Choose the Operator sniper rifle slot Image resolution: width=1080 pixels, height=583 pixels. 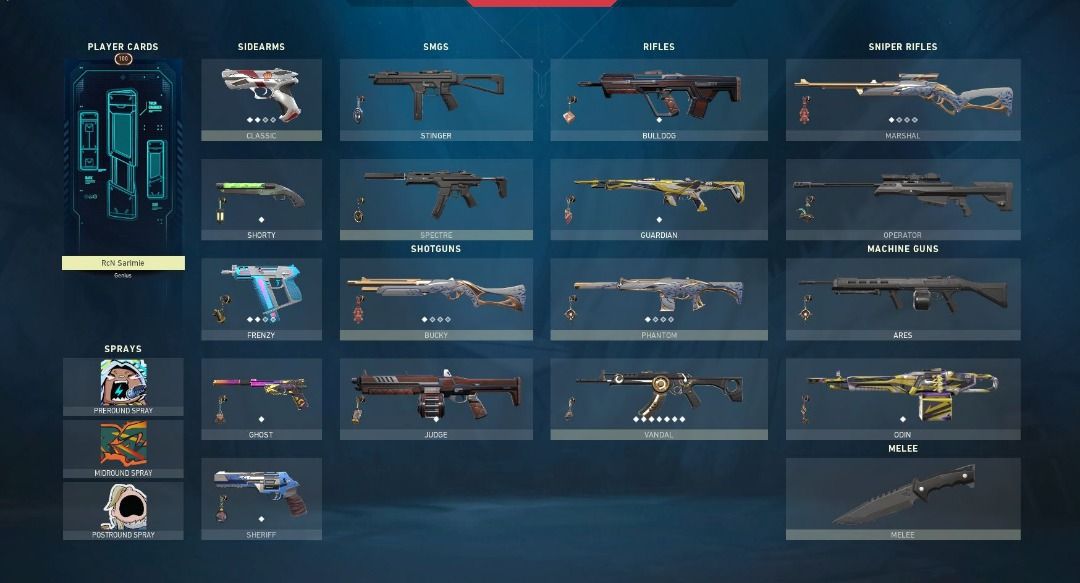coord(902,198)
